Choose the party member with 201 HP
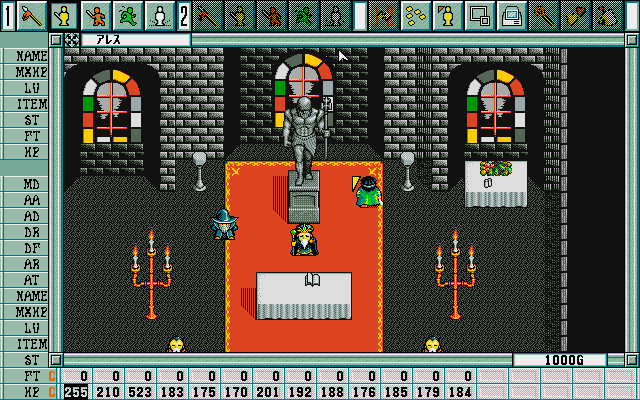Image resolution: width=640 pixels, height=400 pixels. point(268,391)
